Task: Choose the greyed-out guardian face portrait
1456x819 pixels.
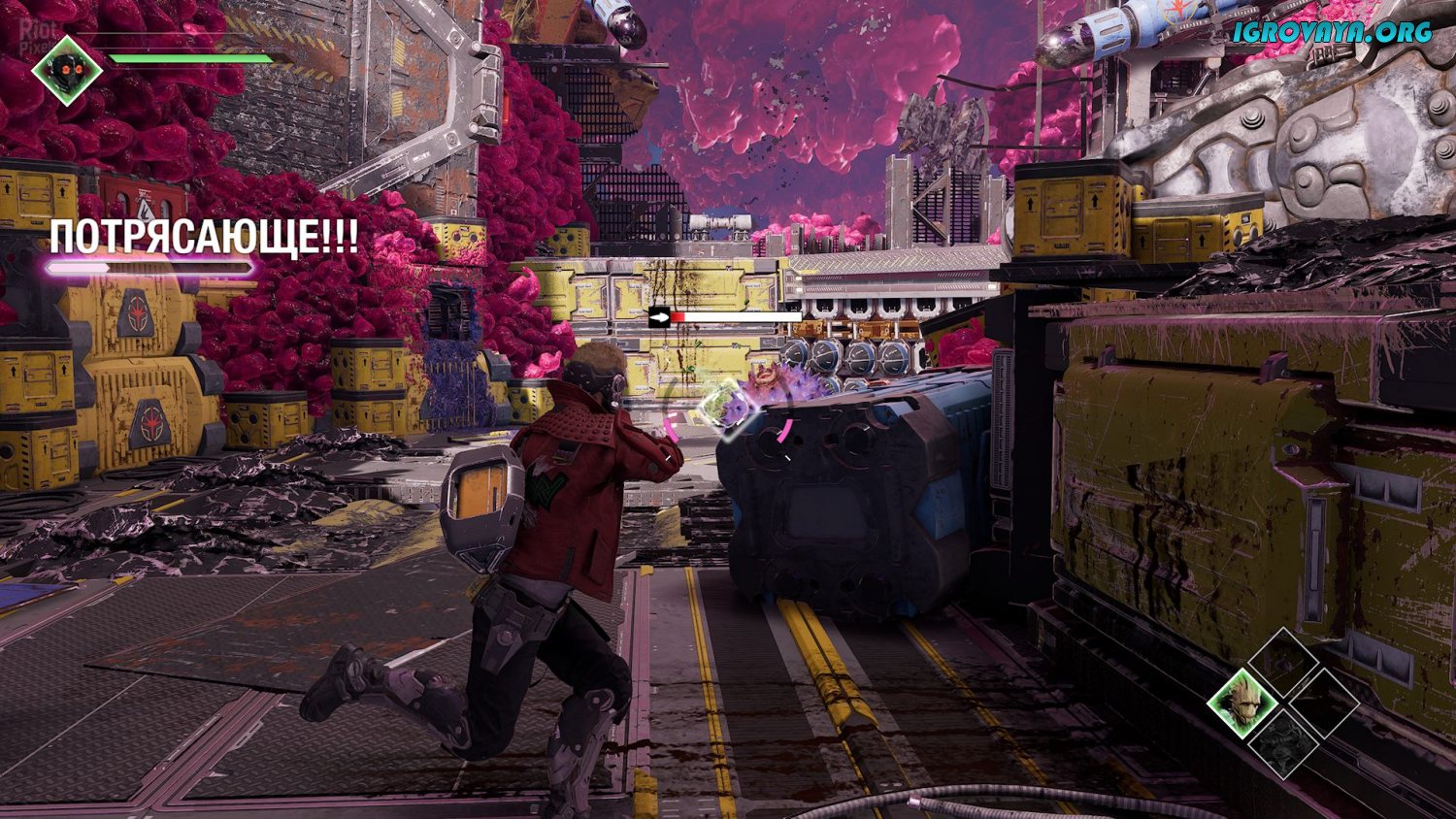Action: point(1282,743)
